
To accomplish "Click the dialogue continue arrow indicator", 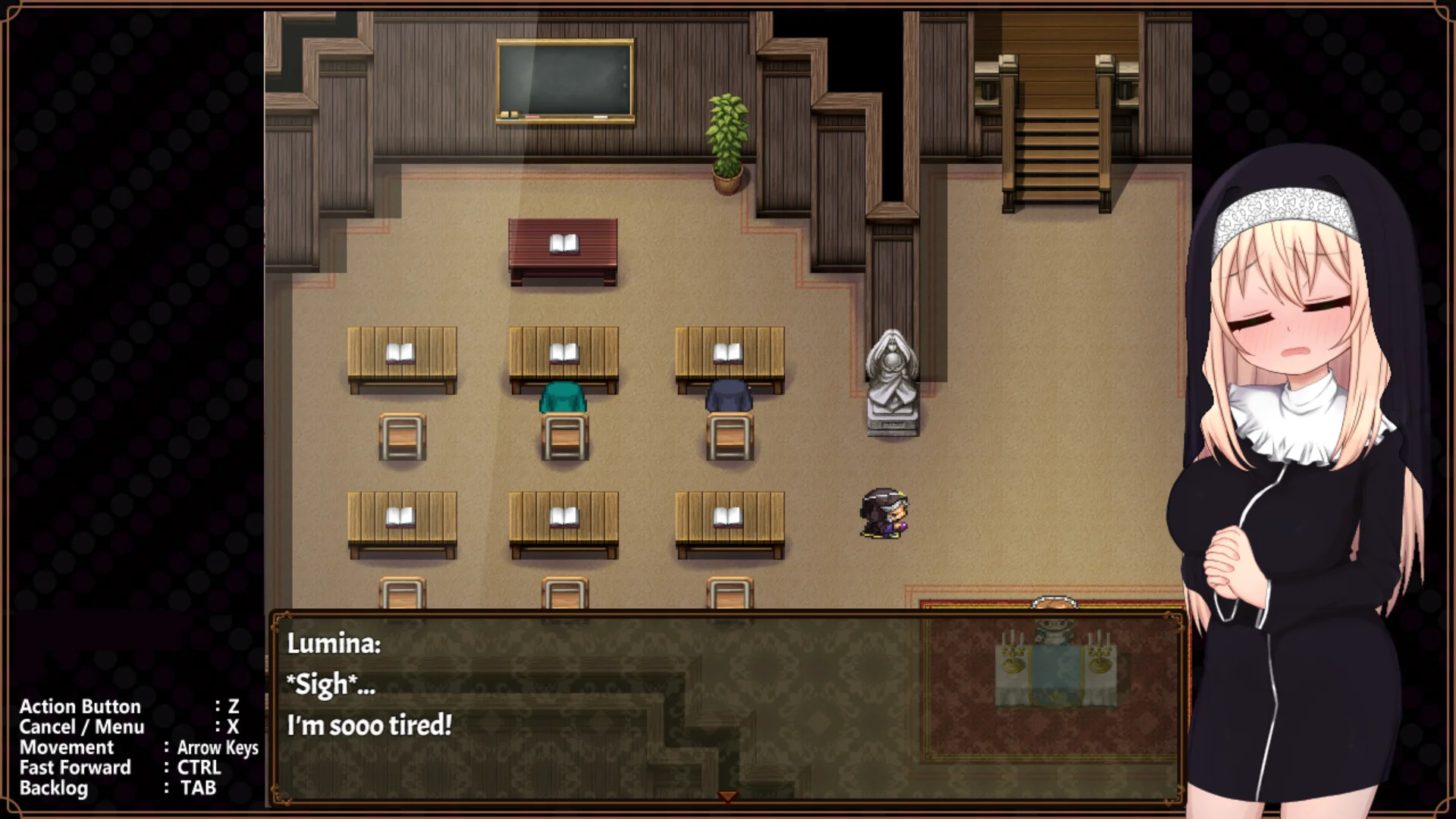I will [x=727, y=795].
